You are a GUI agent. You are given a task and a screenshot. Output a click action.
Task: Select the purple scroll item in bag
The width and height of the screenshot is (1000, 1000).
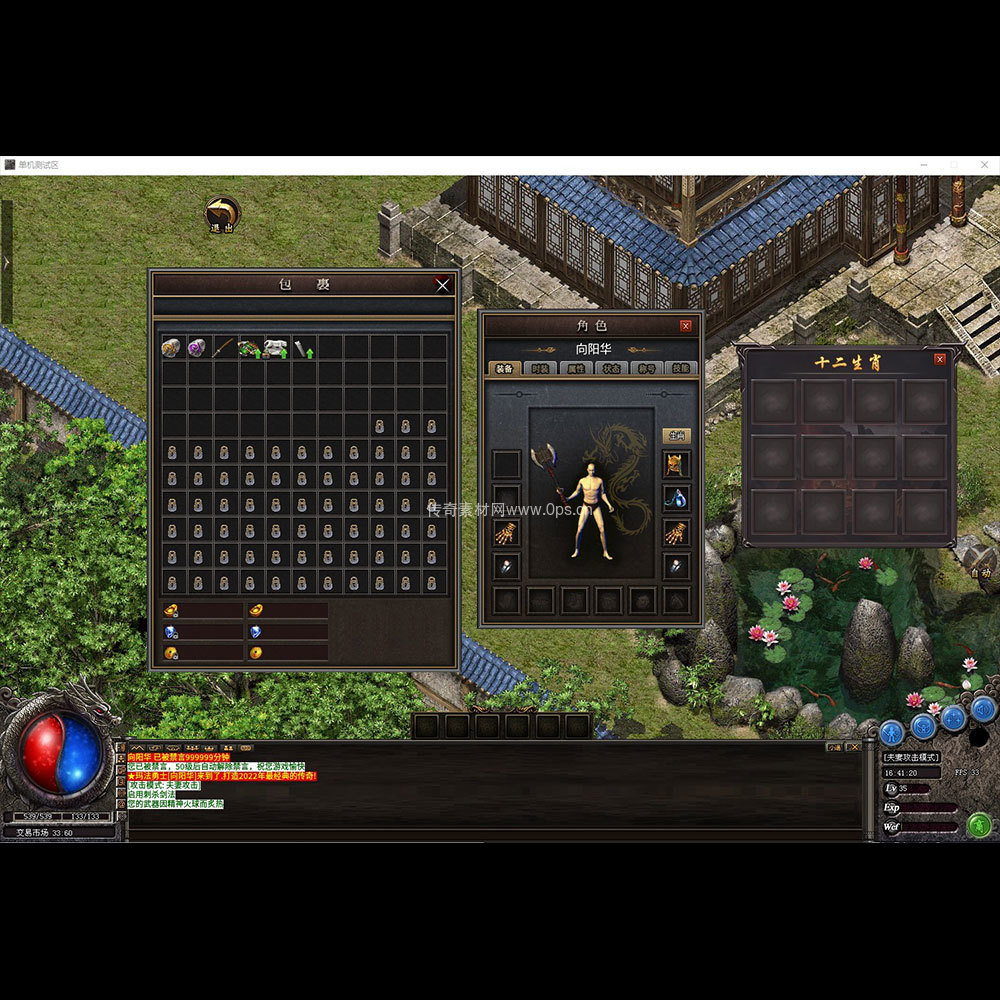[x=197, y=348]
